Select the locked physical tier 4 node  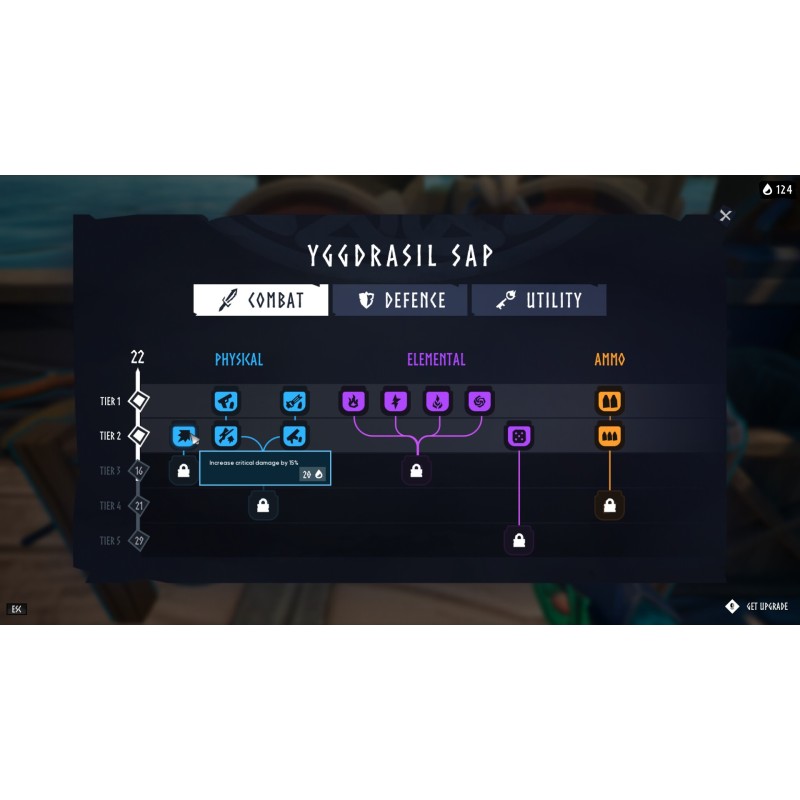pos(263,506)
